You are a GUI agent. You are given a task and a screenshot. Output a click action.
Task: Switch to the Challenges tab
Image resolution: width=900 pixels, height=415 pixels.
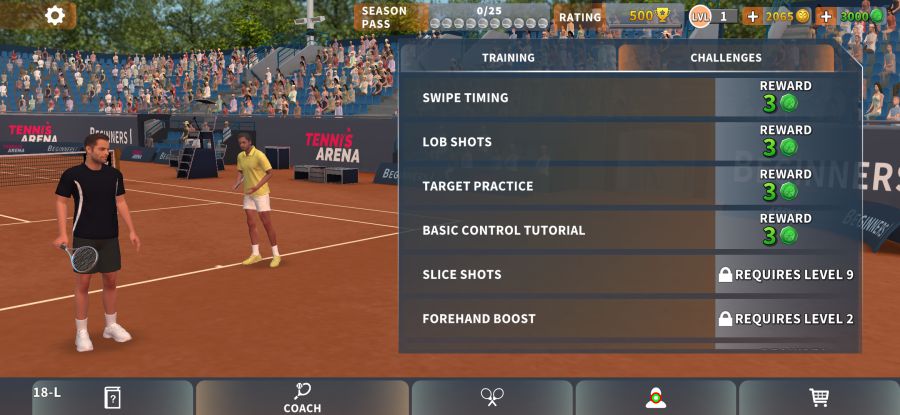coord(726,58)
